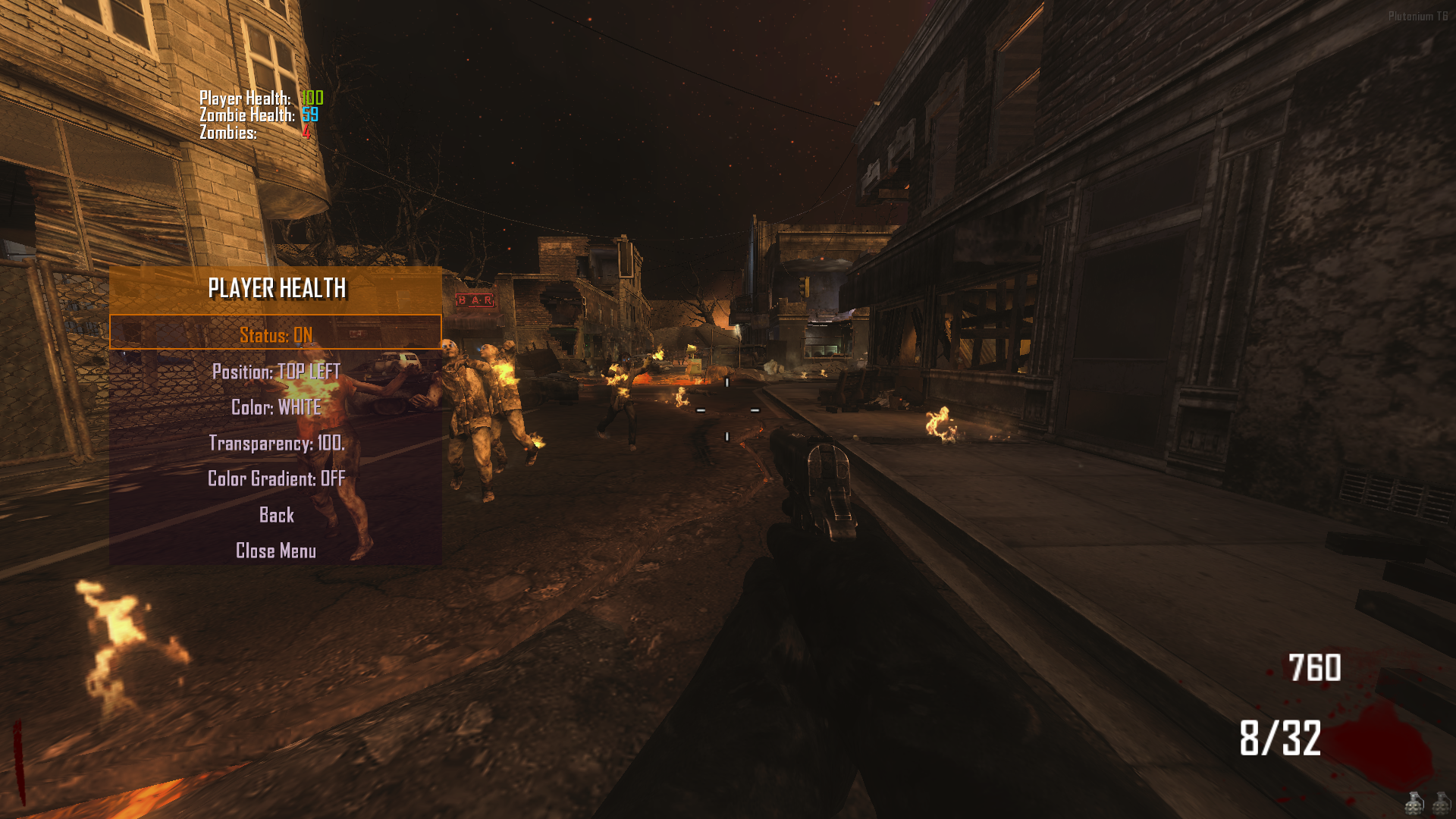This screenshot has height=819, width=1456.
Task: Cycle the Position TOP LEFT setting
Action: 276,371
